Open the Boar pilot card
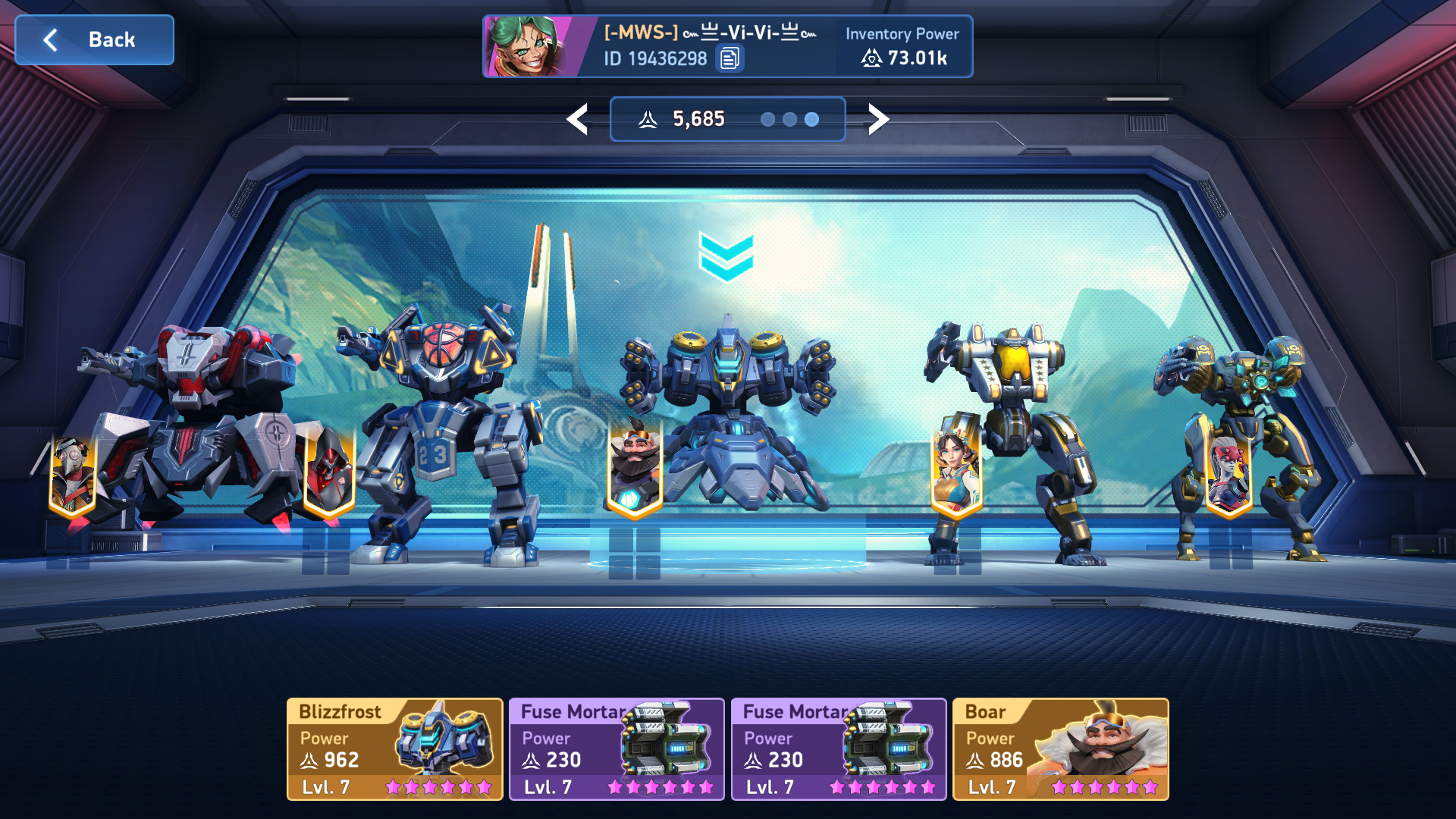The image size is (1456, 819). pos(1060,749)
